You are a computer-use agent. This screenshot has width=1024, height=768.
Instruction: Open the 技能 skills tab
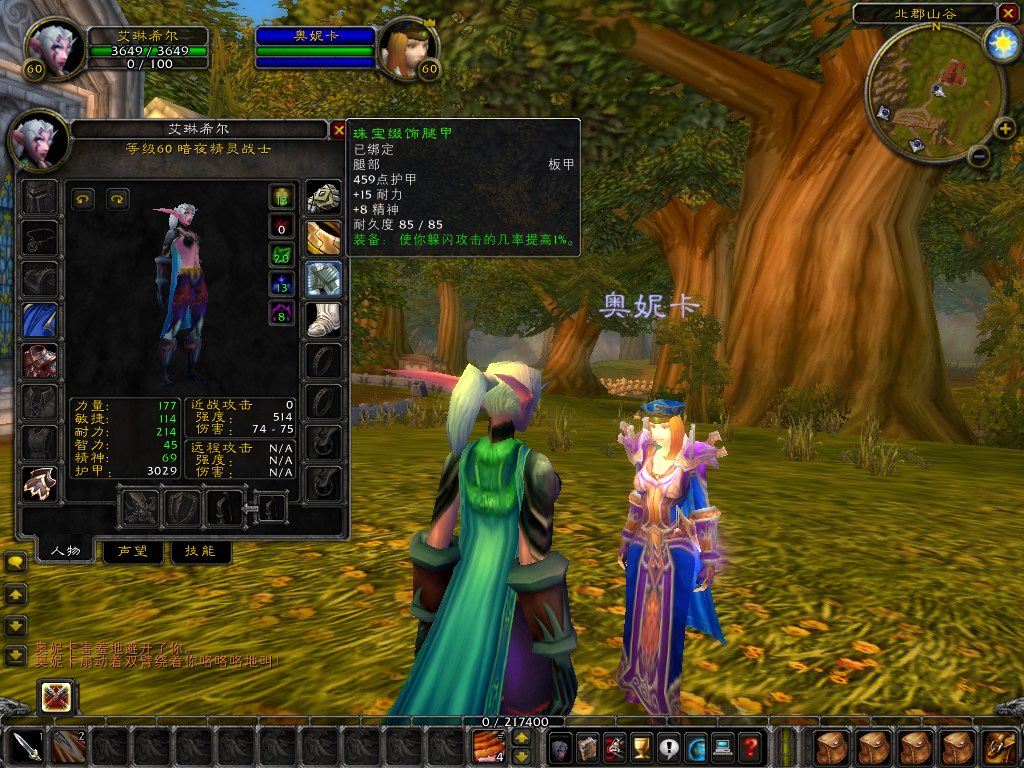pyautogui.click(x=200, y=551)
